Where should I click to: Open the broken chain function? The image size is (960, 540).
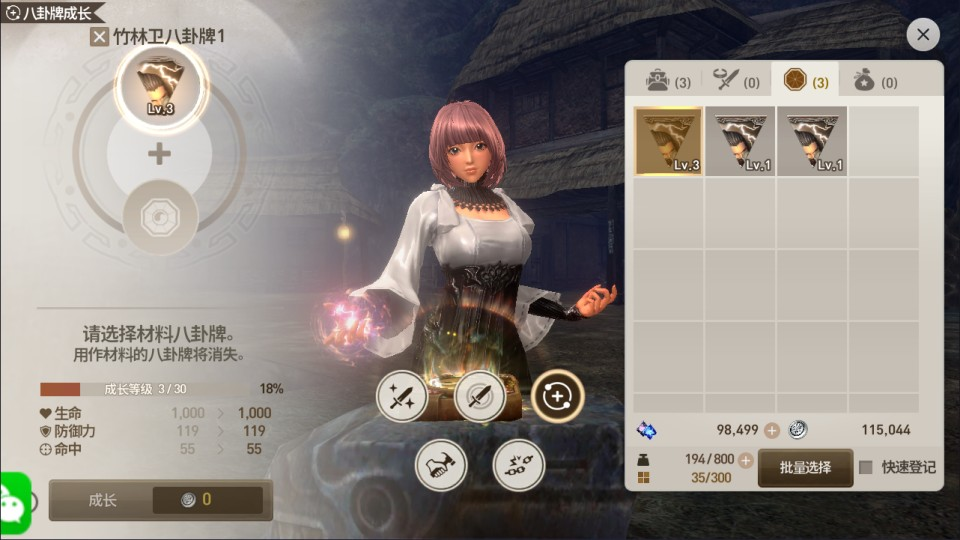pyautogui.click(x=518, y=465)
